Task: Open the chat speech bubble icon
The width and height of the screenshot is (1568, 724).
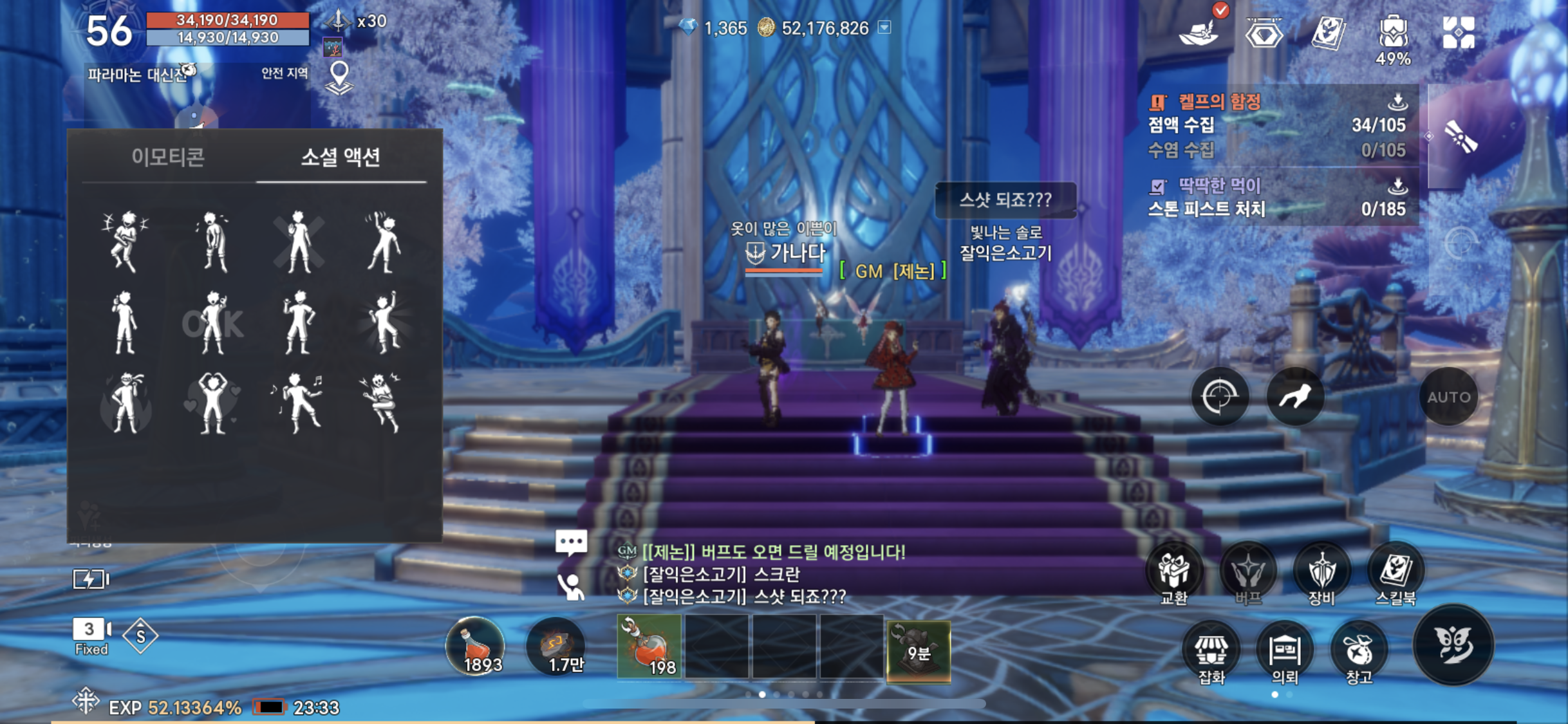Action: pos(571,543)
